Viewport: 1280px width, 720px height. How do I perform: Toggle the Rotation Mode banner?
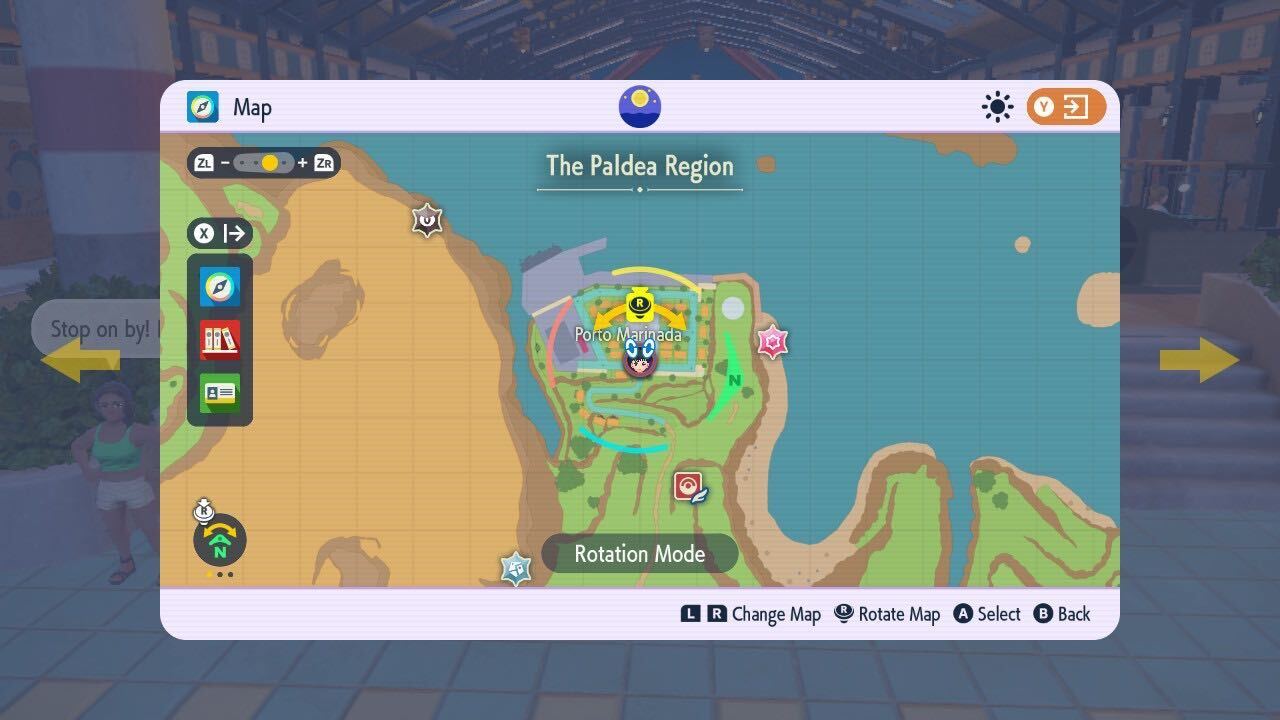coord(639,553)
